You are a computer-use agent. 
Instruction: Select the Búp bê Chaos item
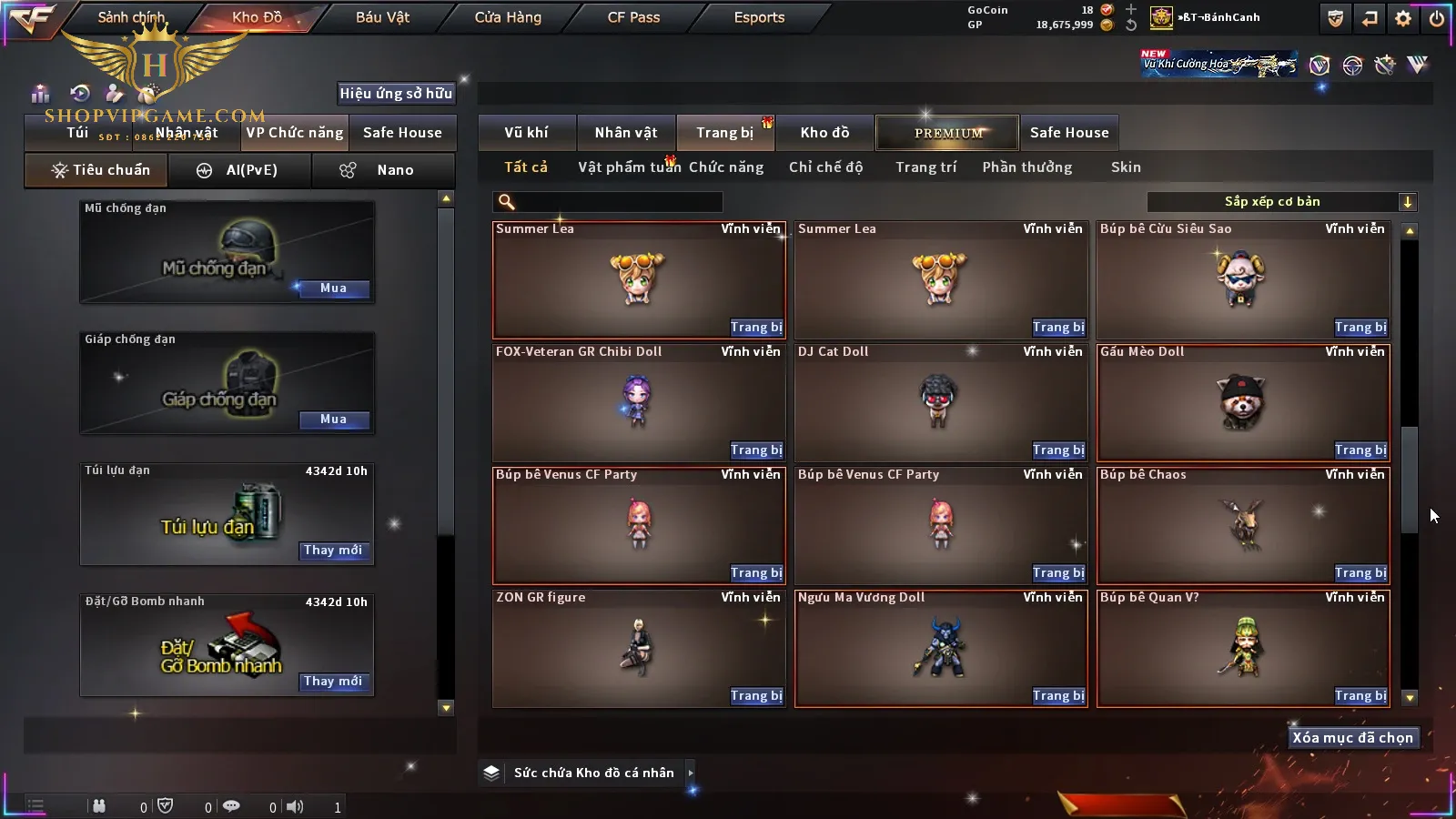tap(1242, 524)
